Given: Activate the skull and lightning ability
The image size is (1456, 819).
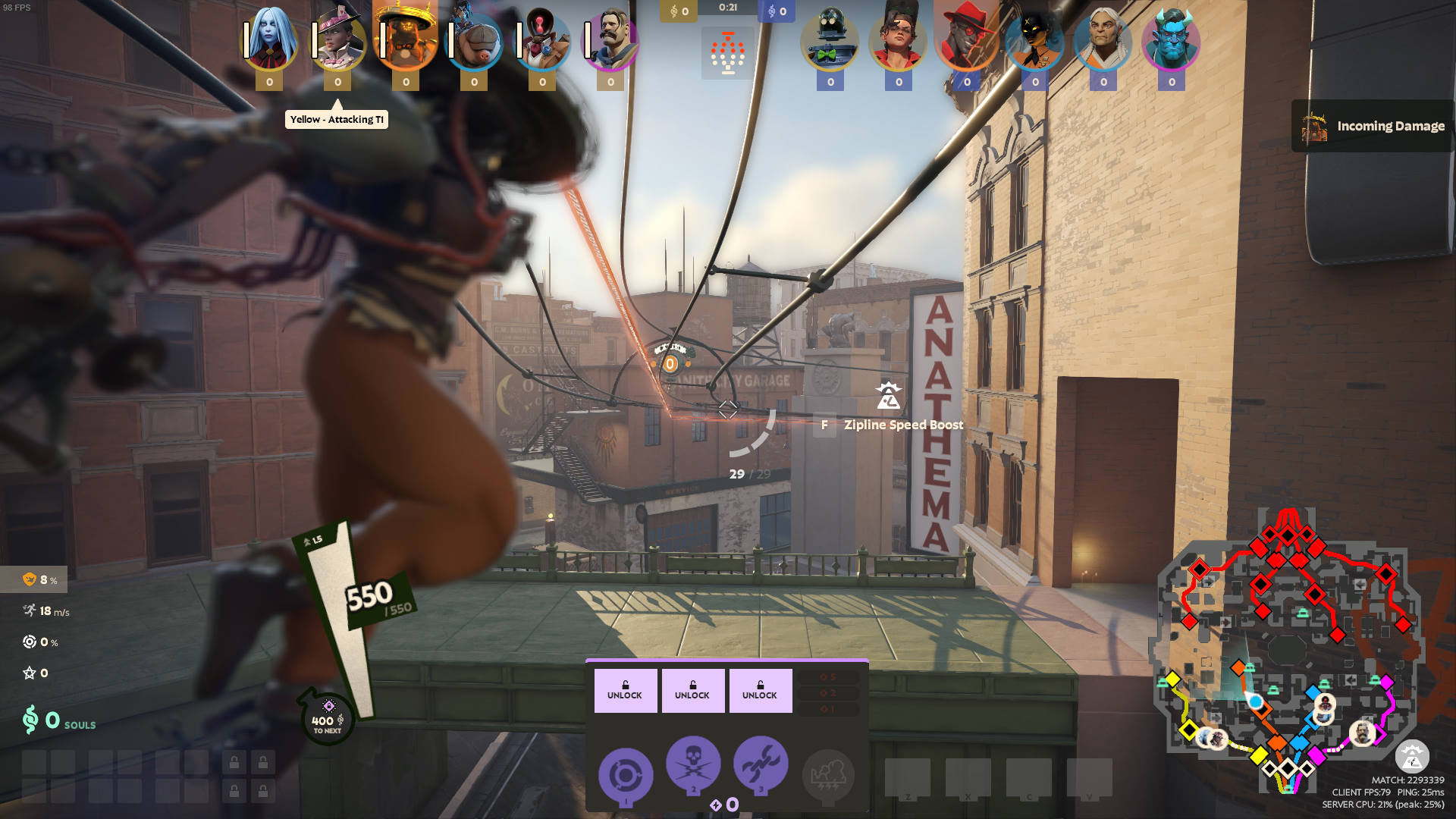Looking at the screenshot, I should [x=693, y=763].
